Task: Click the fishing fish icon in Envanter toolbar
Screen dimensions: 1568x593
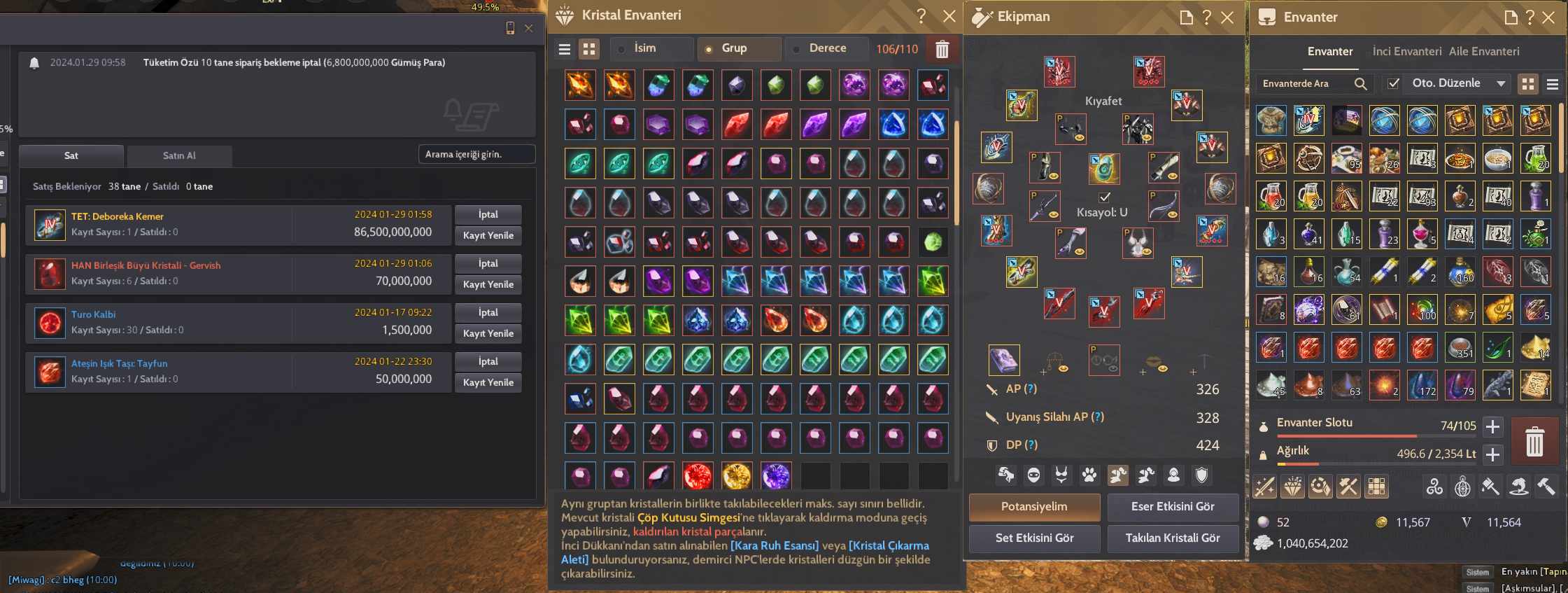Action: point(1518,485)
